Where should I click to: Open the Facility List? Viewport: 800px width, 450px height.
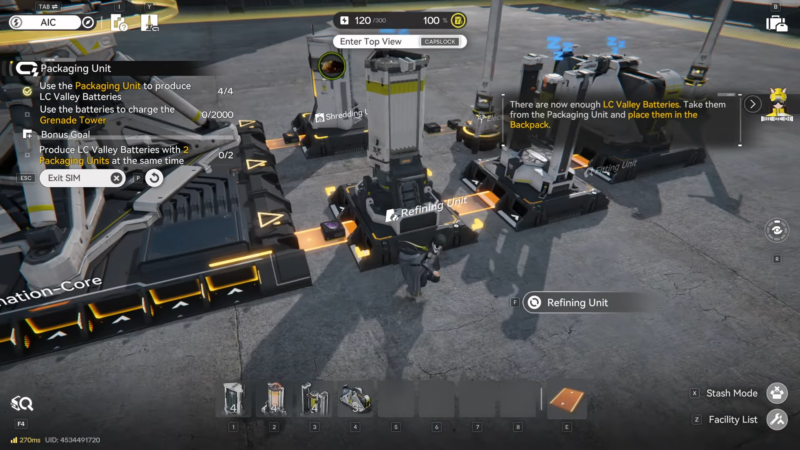(776, 419)
